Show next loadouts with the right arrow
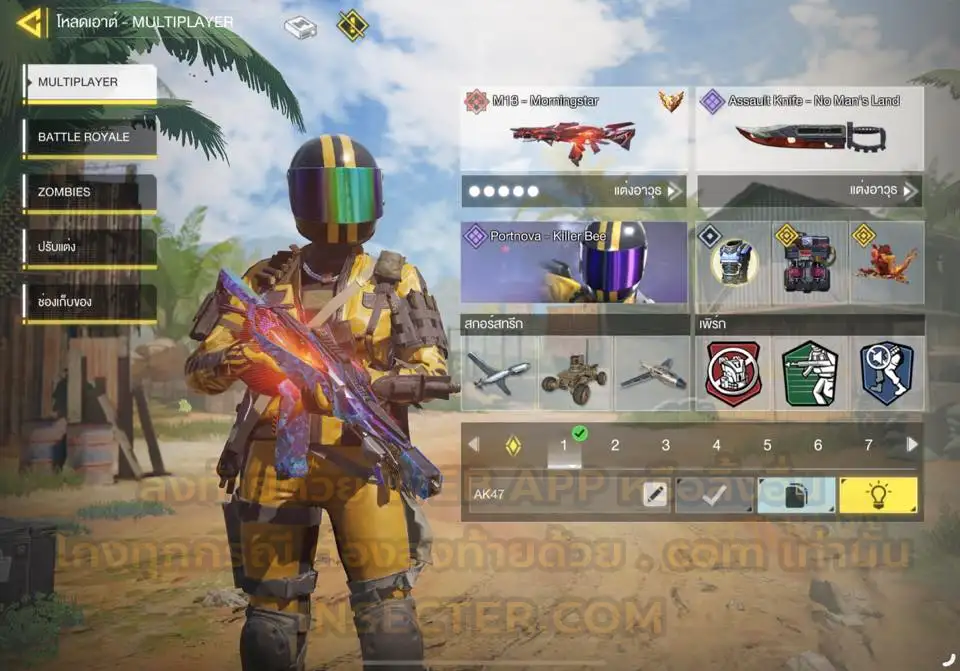 tap(912, 445)
